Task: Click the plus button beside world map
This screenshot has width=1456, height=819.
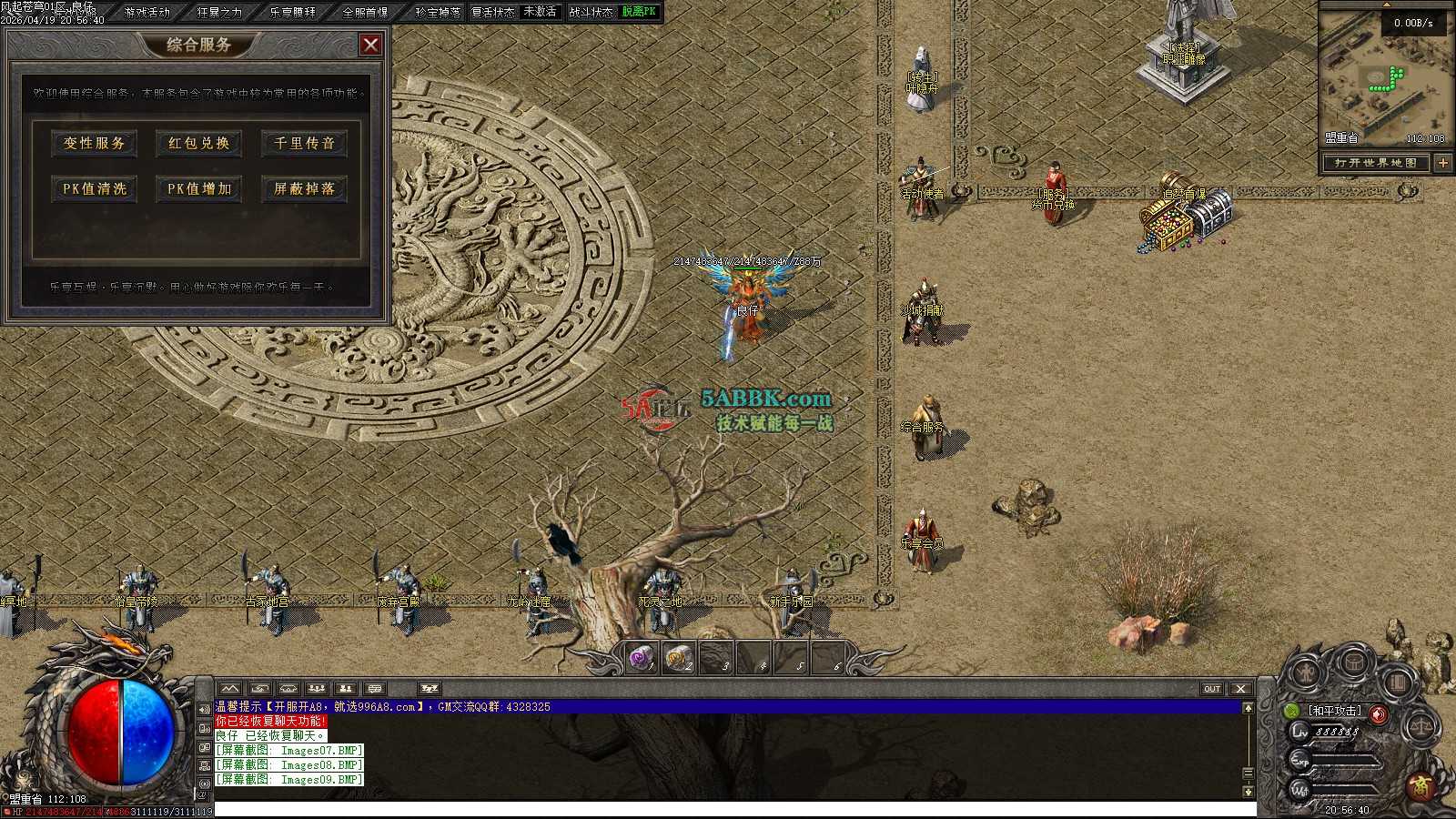Action: [x=1443, y=163]
